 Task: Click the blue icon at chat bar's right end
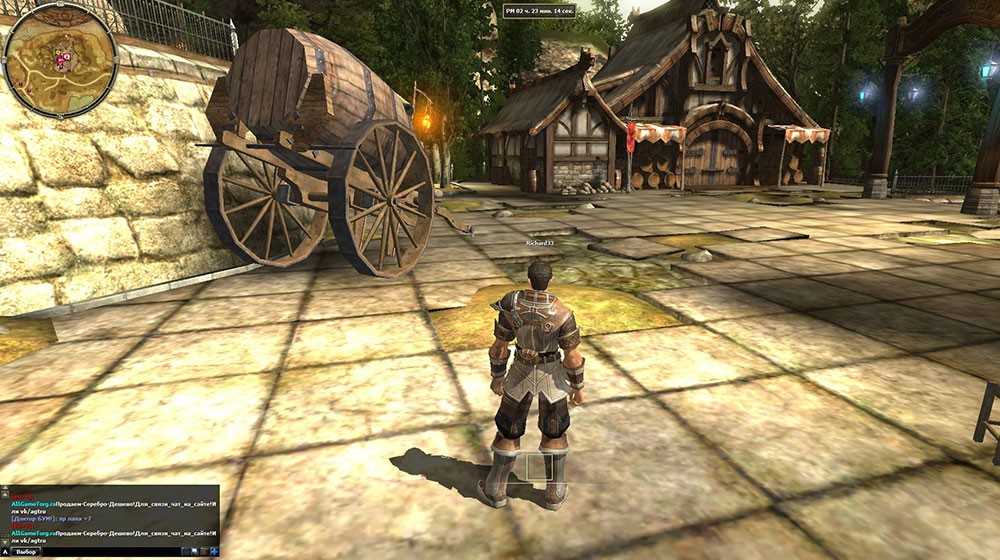click(x=211, y=552)
